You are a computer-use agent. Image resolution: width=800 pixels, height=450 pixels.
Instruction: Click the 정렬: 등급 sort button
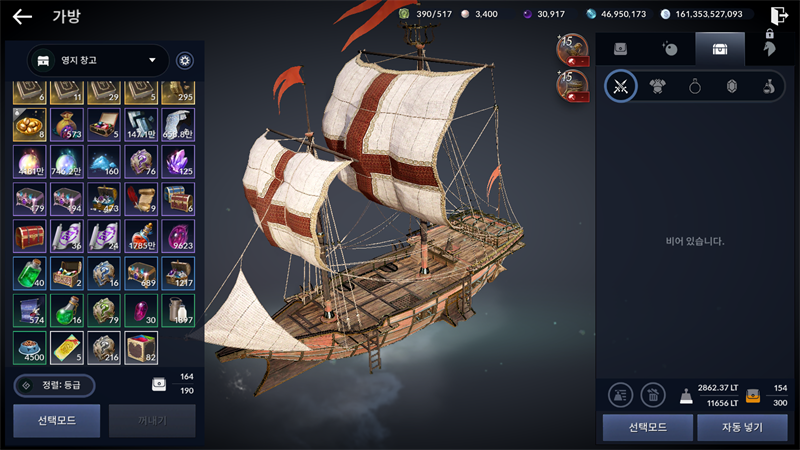click(55, 384)
